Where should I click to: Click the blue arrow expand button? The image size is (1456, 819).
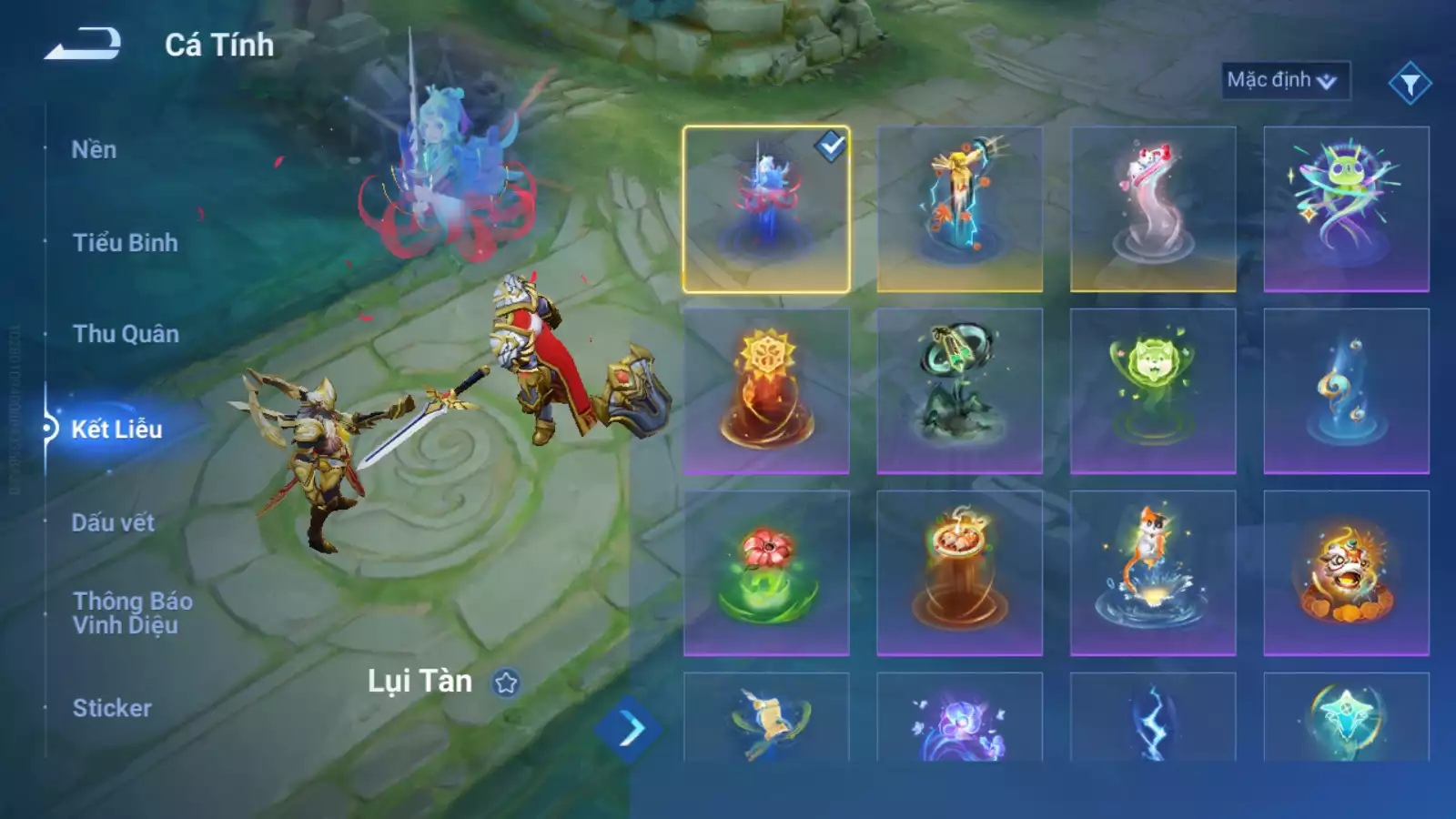coord(629,728)
